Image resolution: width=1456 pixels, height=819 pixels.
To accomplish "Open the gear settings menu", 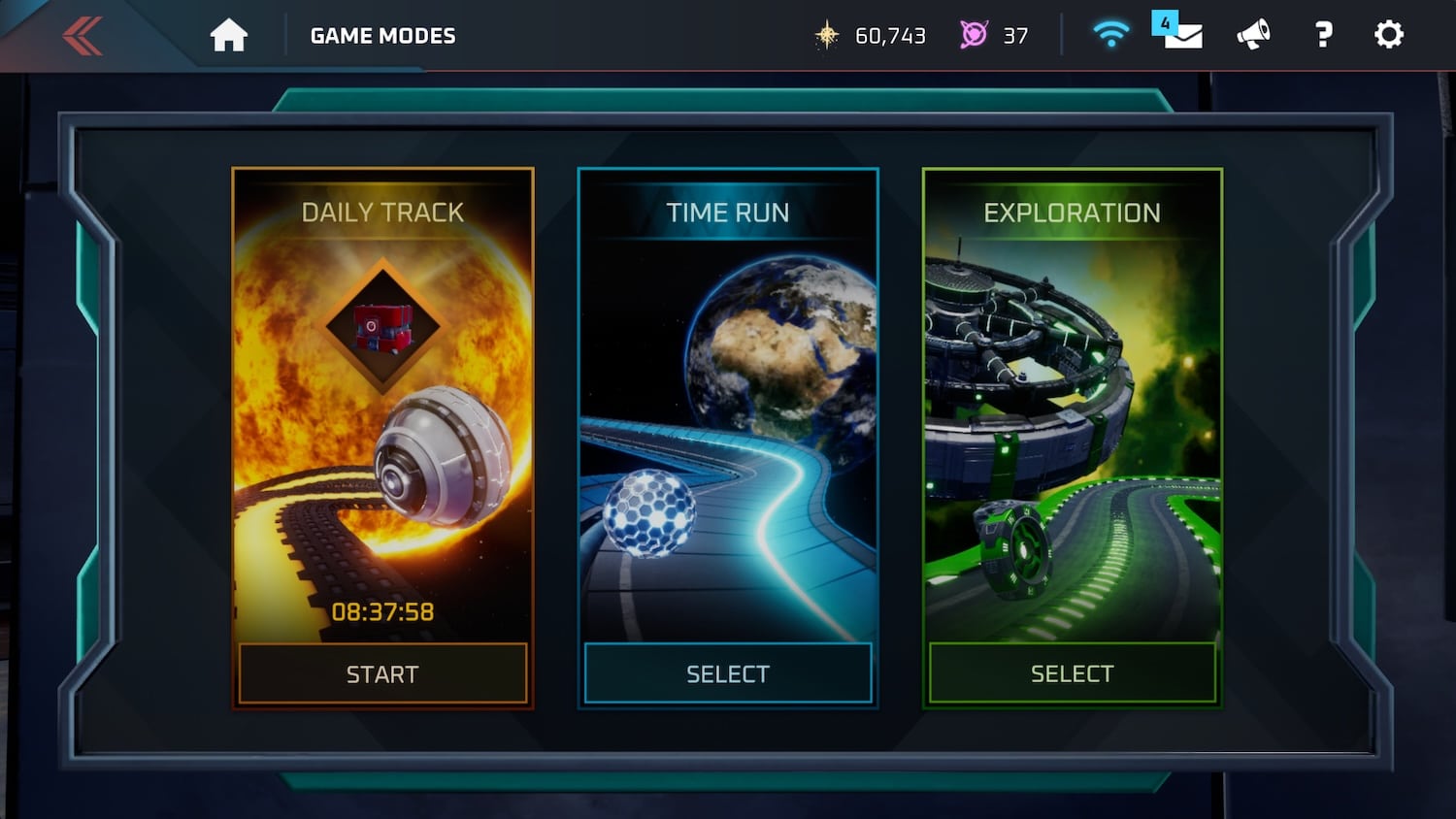I will (x=1389, y=36).
